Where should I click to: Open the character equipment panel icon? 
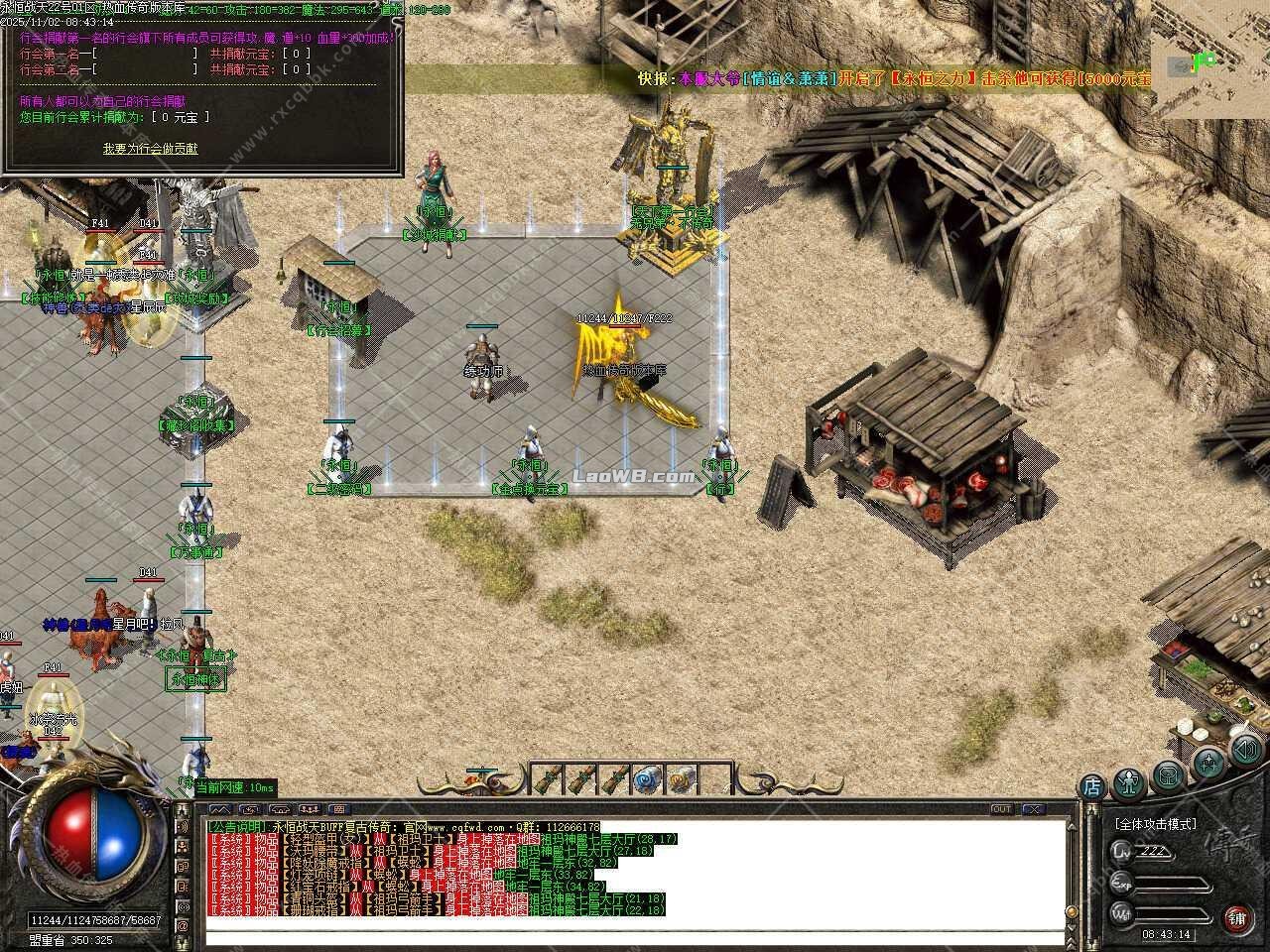pyautogui.click(x=1128, y=782)
